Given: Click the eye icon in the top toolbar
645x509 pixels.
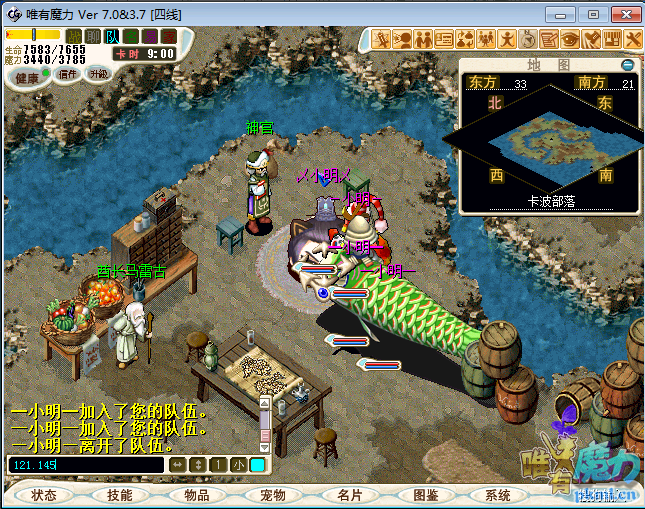Looking at the screenshot, I should [x=570, y=40].
